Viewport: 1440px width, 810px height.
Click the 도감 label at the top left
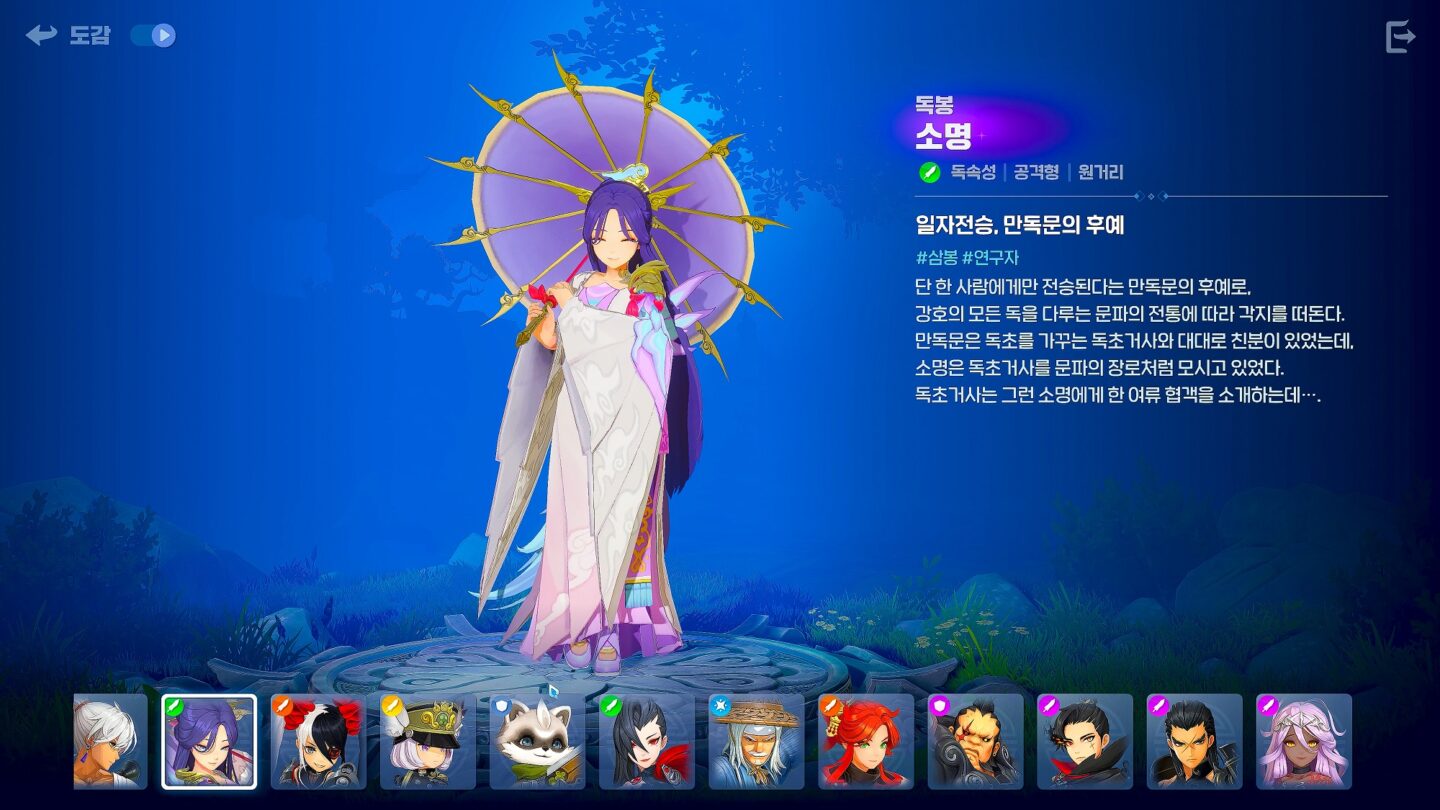(x=88, y=37)
